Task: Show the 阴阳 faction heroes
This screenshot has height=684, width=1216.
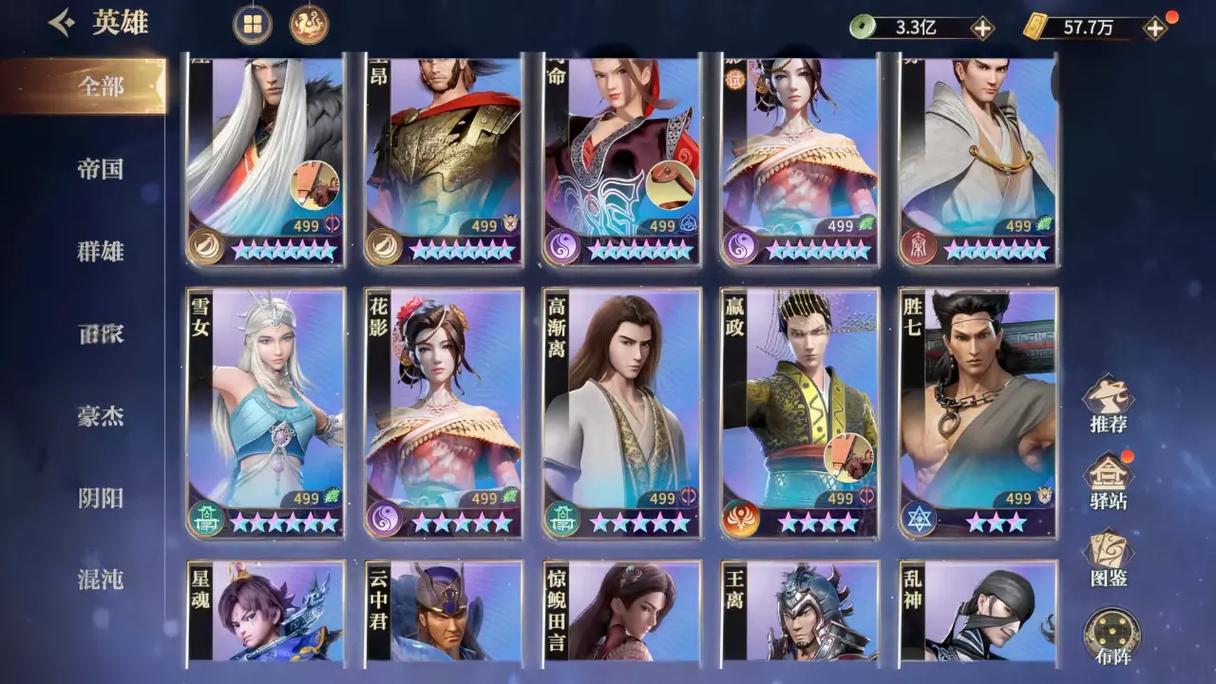Action: tap(100, 497)
